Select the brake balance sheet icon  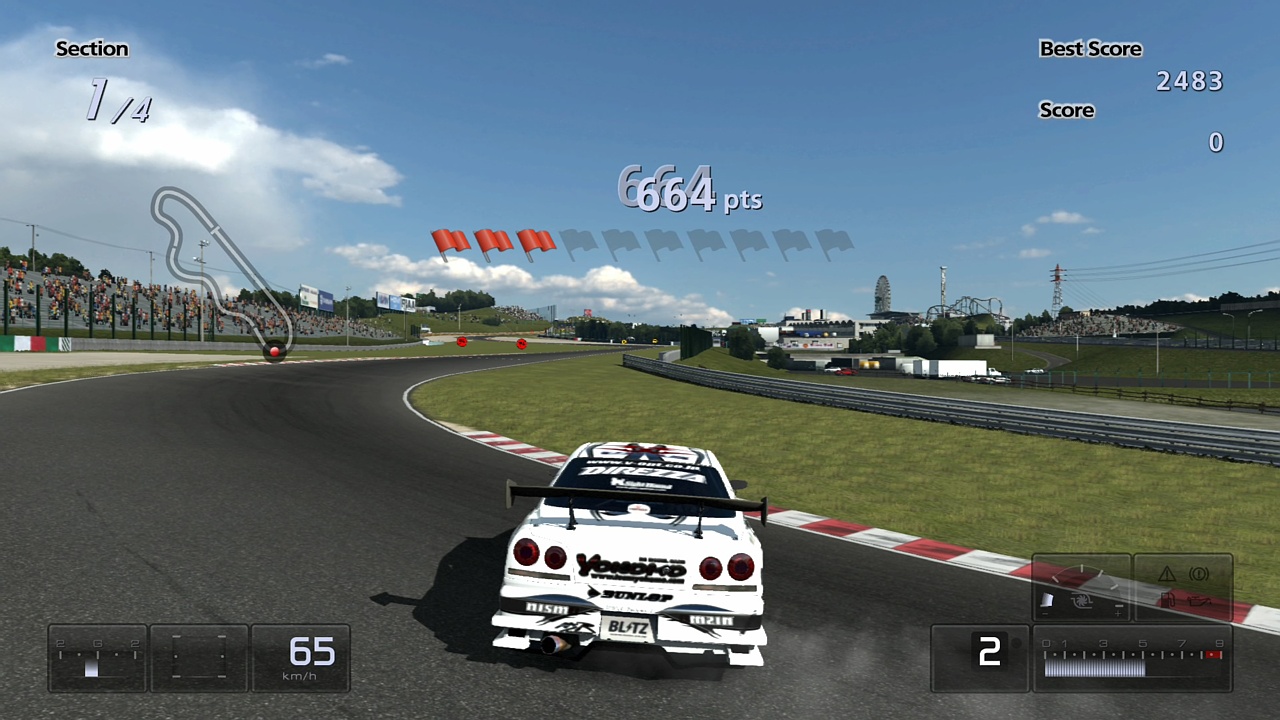(x=1046, y=598)
